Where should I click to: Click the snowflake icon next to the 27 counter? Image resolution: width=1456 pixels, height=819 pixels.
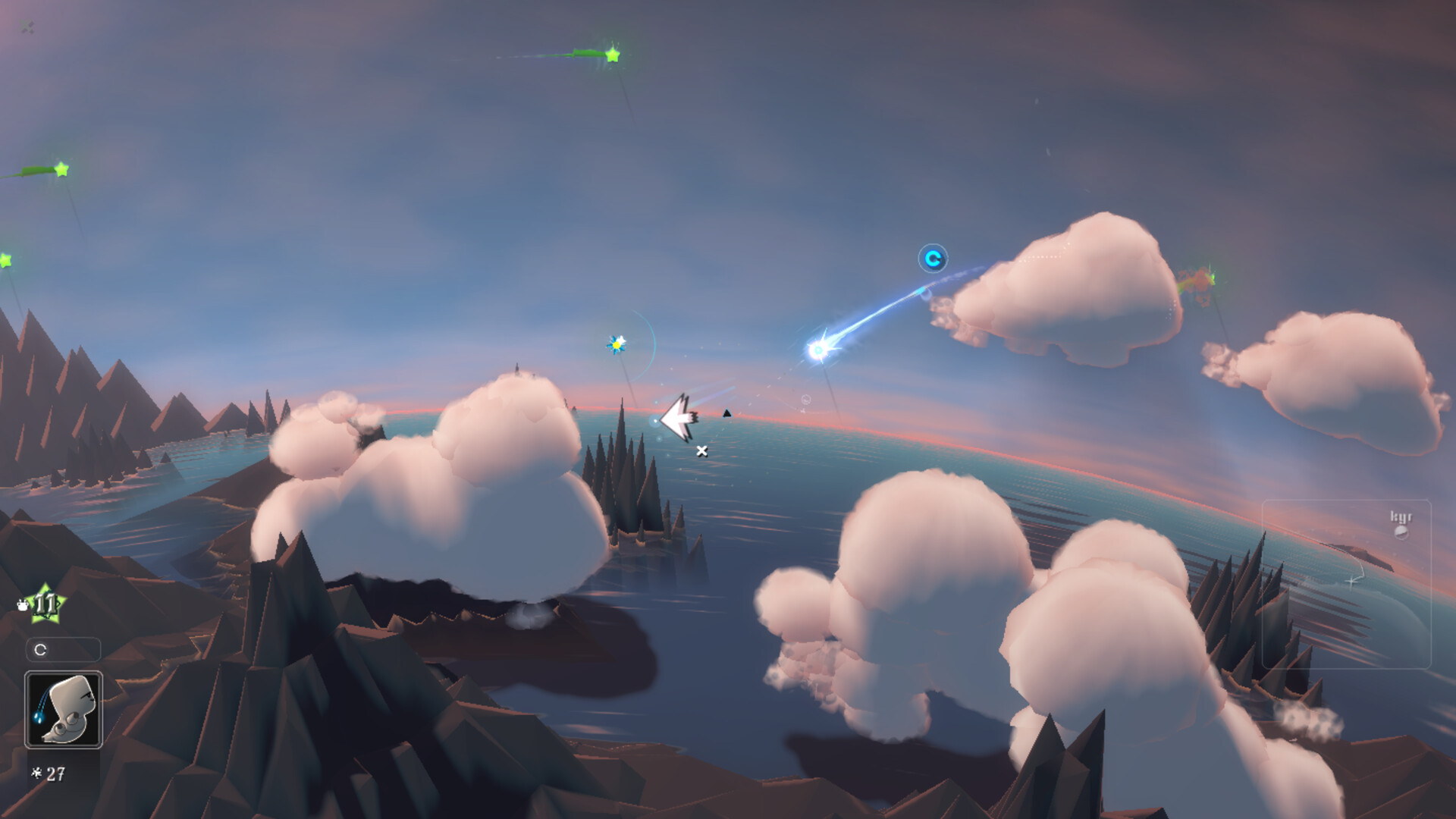37,773
